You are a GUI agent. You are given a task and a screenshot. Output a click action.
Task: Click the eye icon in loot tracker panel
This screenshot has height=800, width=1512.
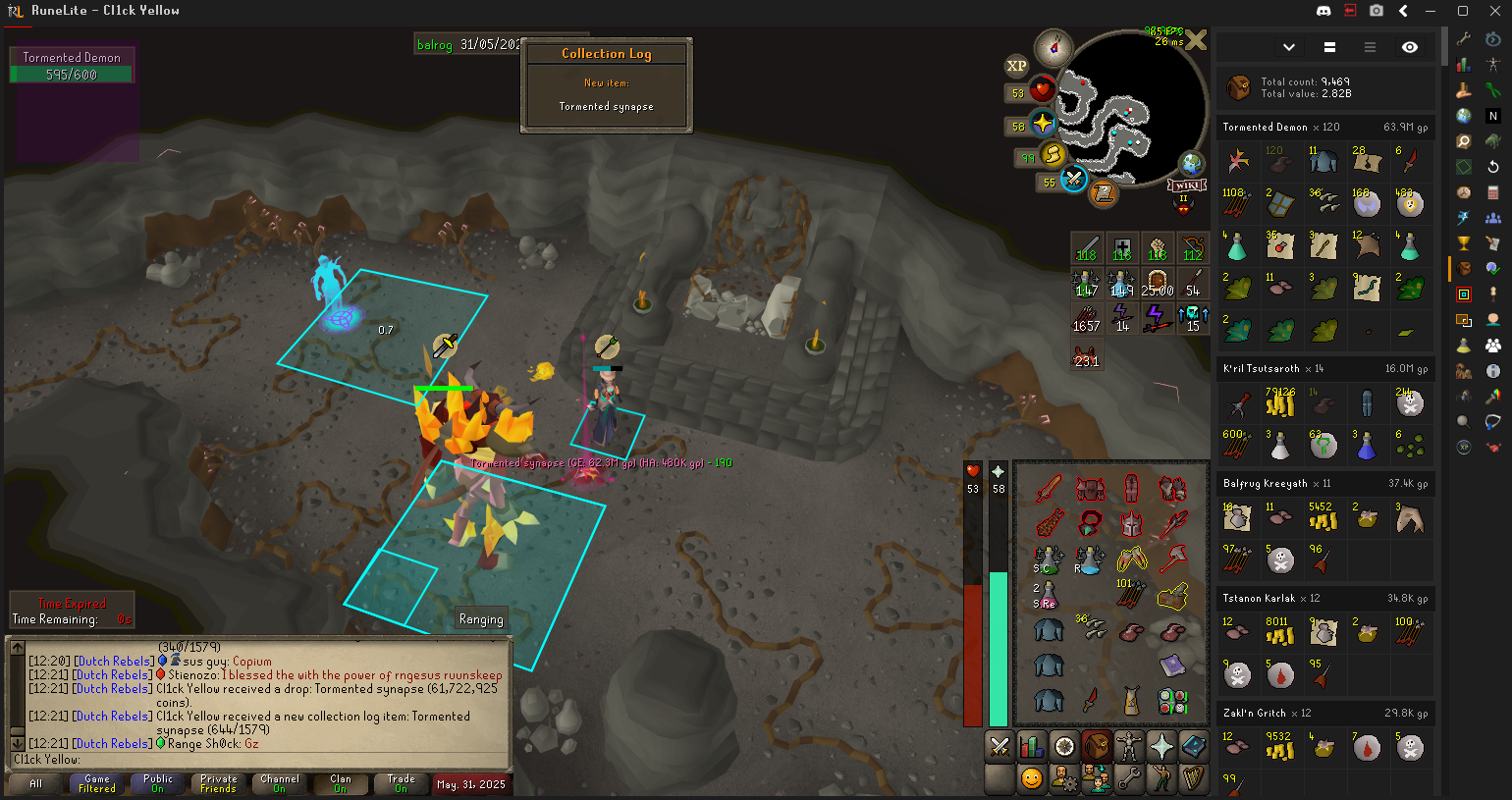click(x=1410, y=47)
